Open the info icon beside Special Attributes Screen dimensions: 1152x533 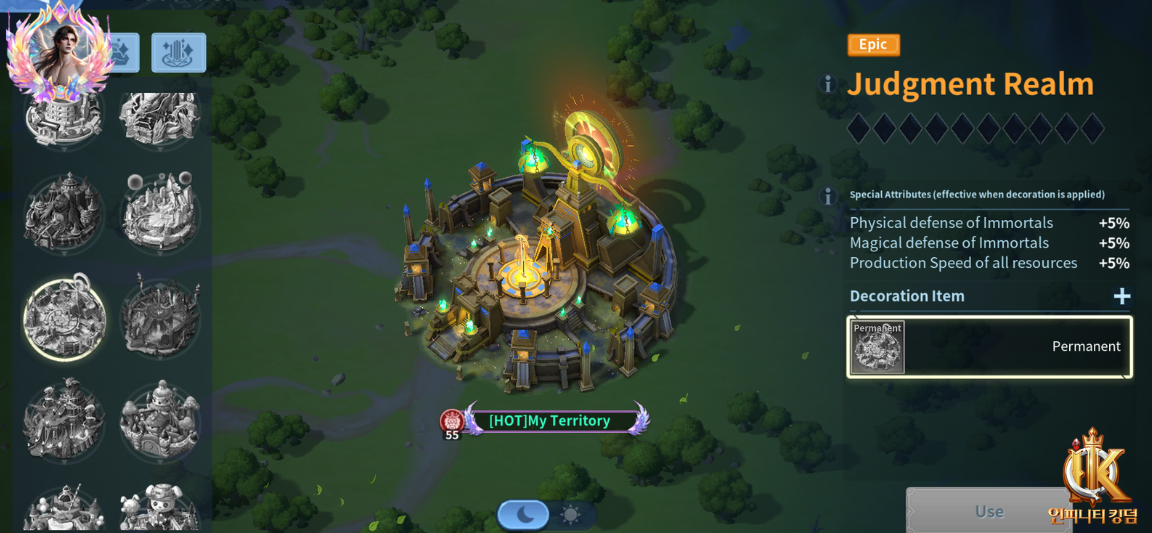point(827,196)
